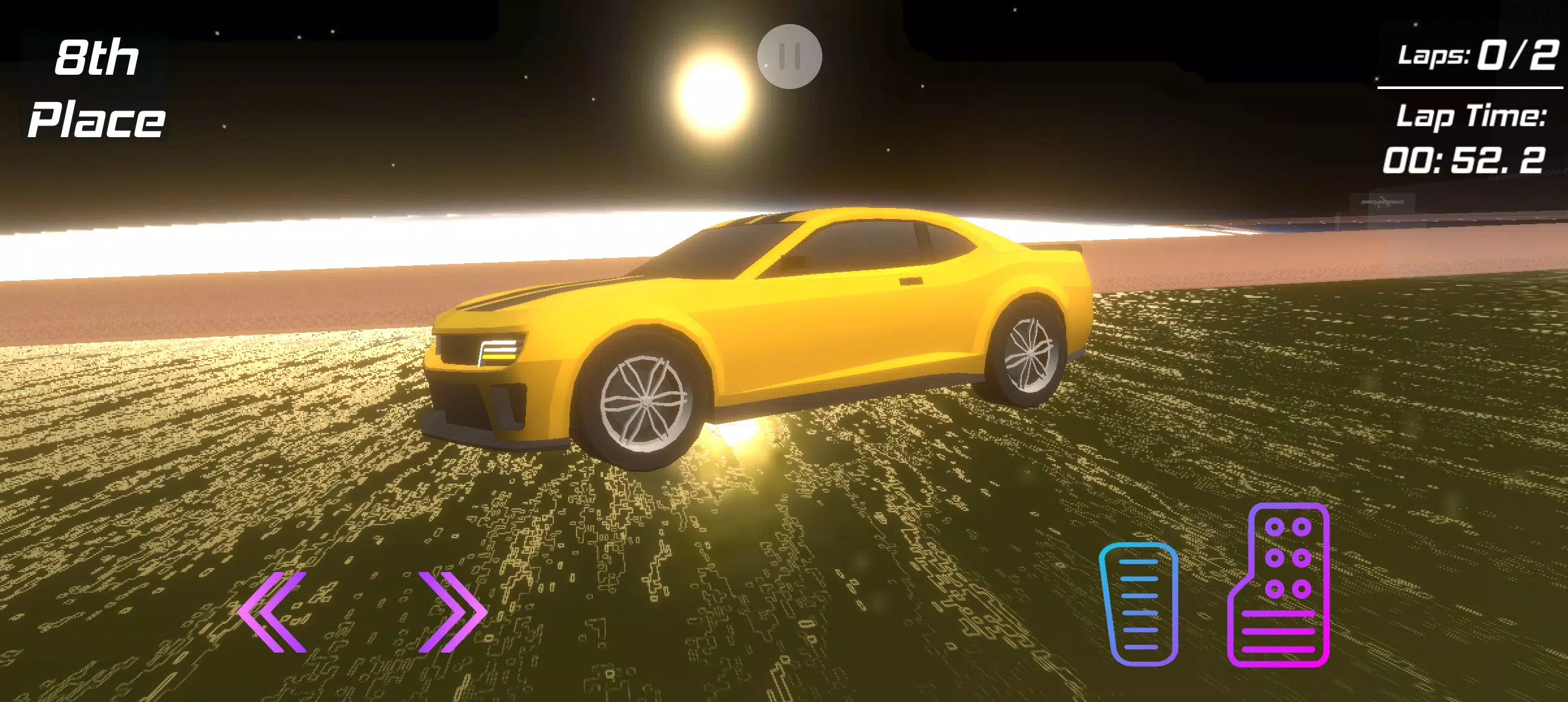The image size is (1568, 702).
Task: Select the pause circle near the sun
Action: [x=790, y=57]
